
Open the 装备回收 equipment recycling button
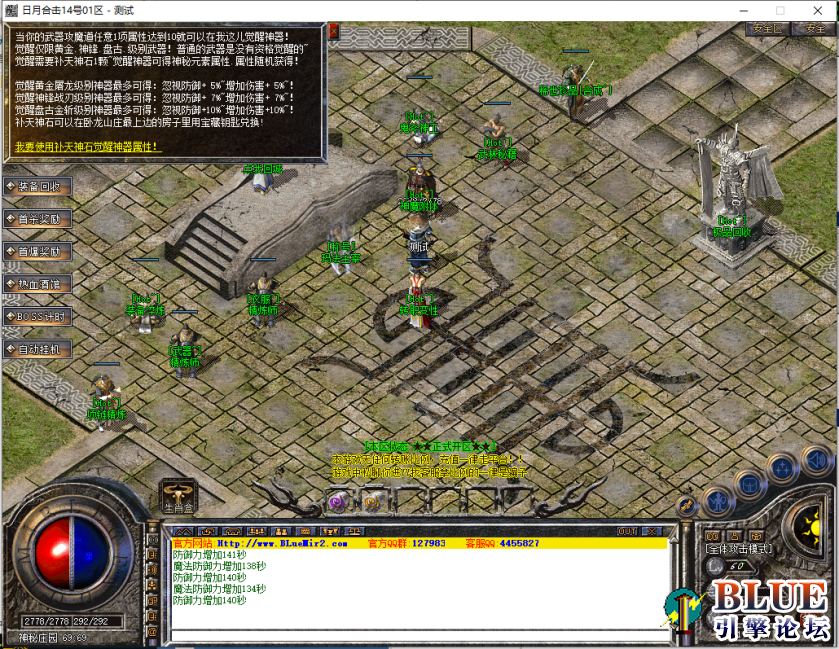point(38,186)
